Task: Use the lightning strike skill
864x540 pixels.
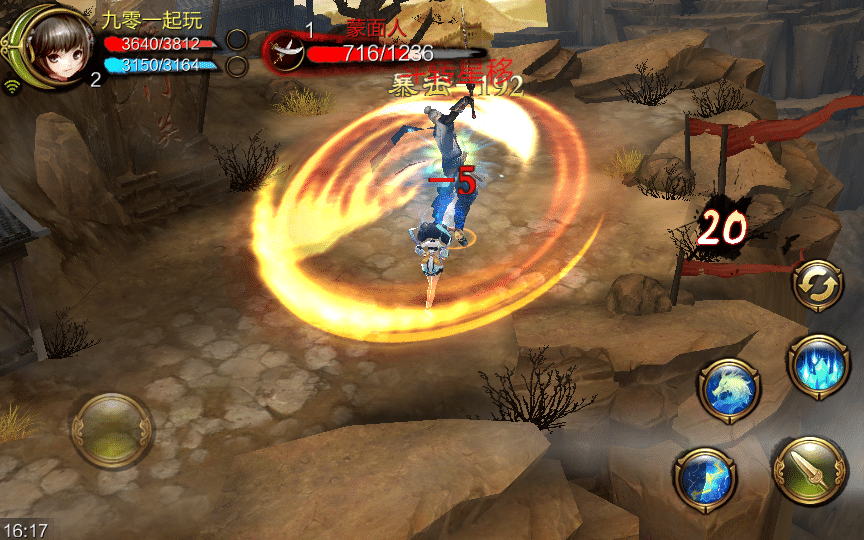Action: 706,479
